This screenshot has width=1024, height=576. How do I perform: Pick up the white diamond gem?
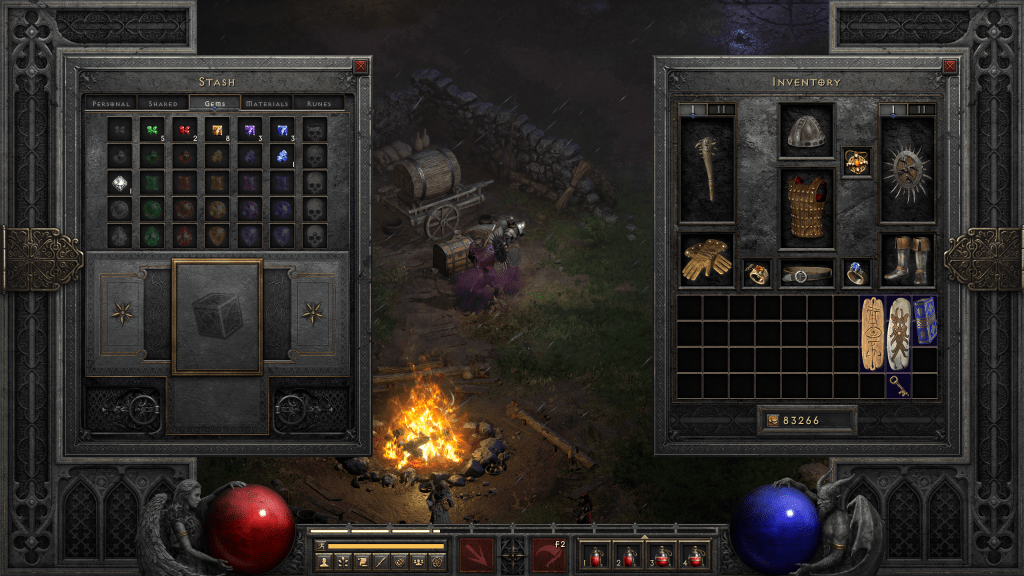pyautogui.click(x=121, y=183)
